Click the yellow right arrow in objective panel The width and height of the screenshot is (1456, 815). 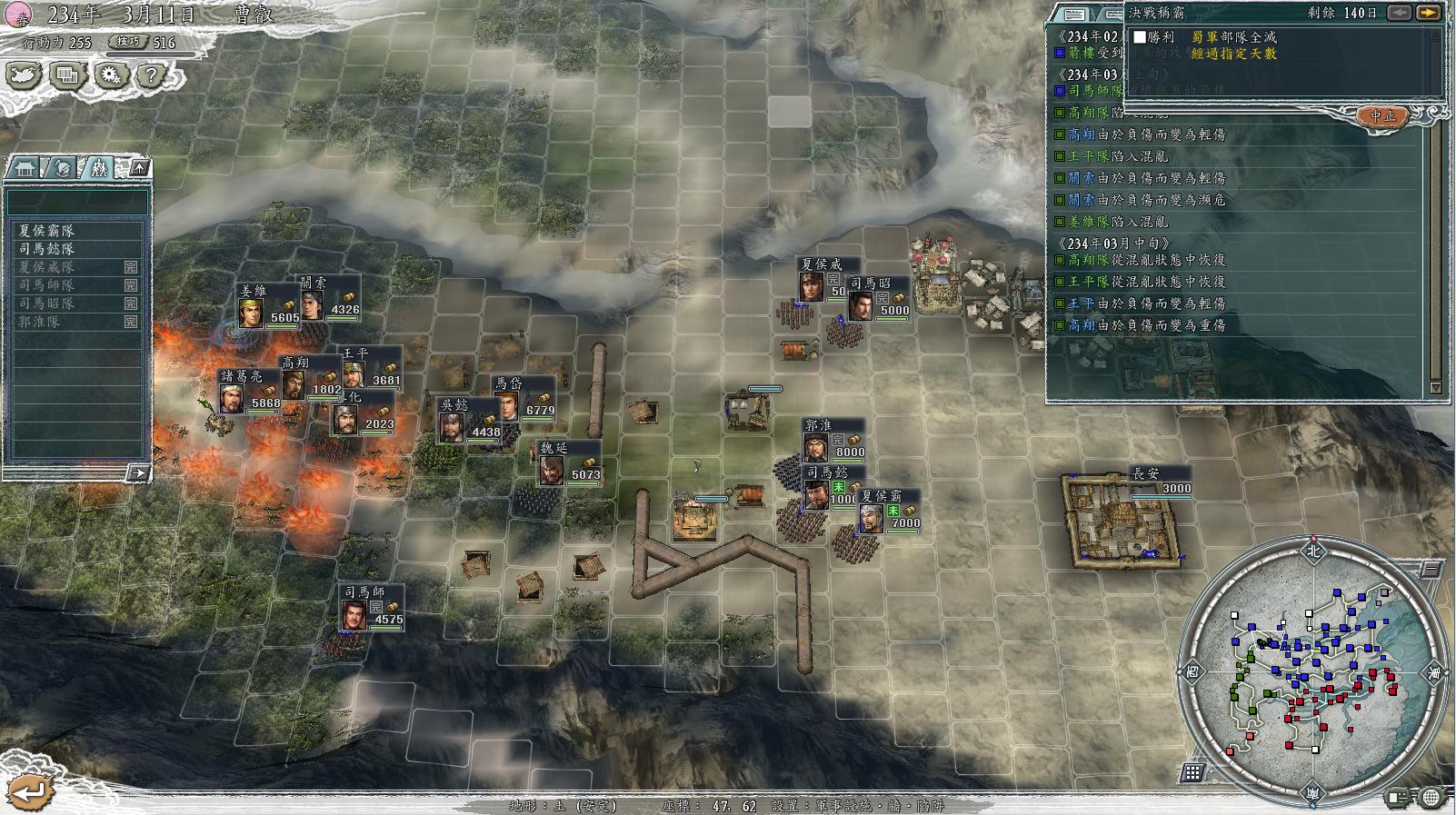pos(1428,13)
